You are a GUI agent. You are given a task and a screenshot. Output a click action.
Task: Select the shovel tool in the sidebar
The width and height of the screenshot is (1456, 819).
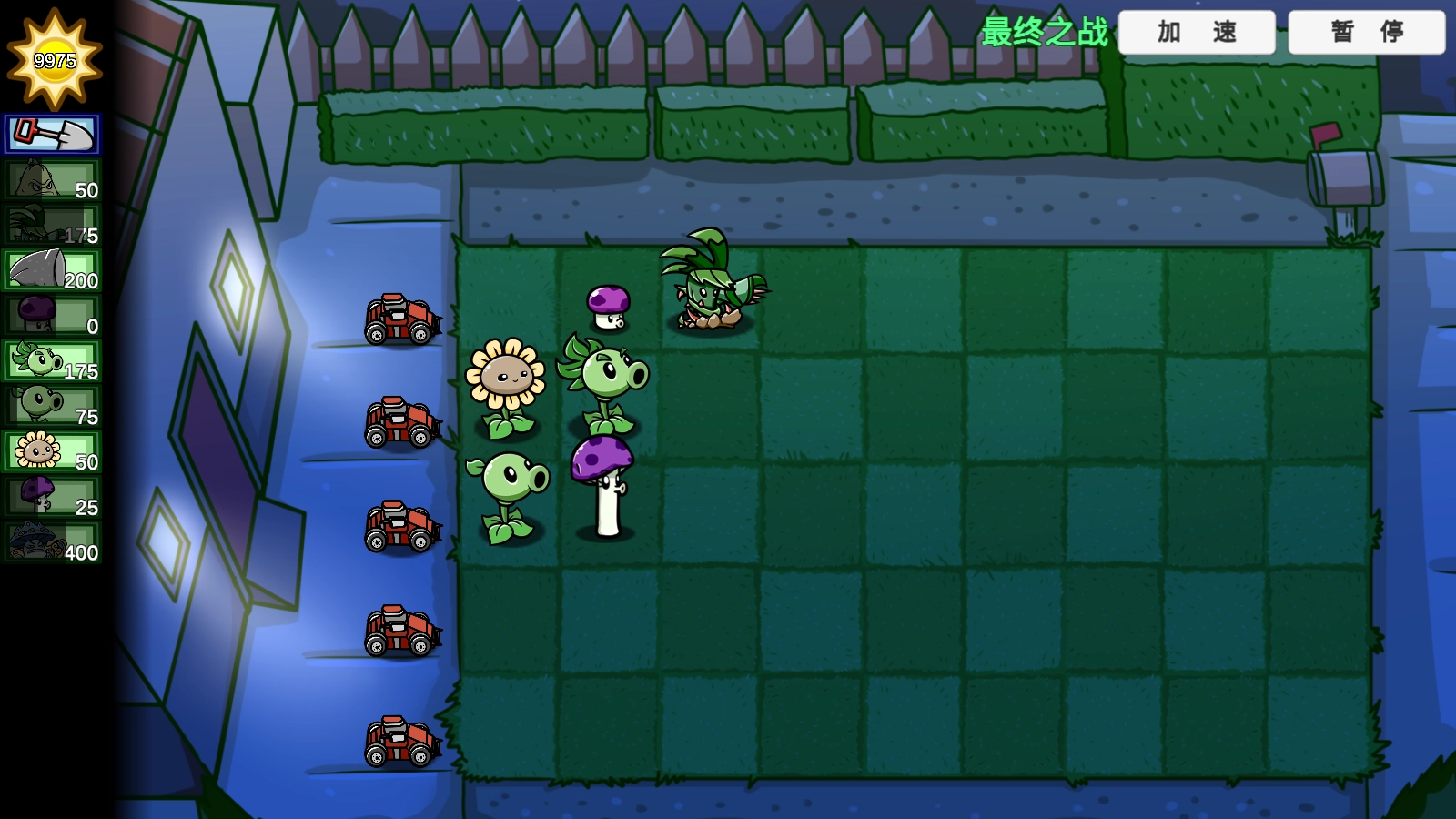[x=52, y=133]
